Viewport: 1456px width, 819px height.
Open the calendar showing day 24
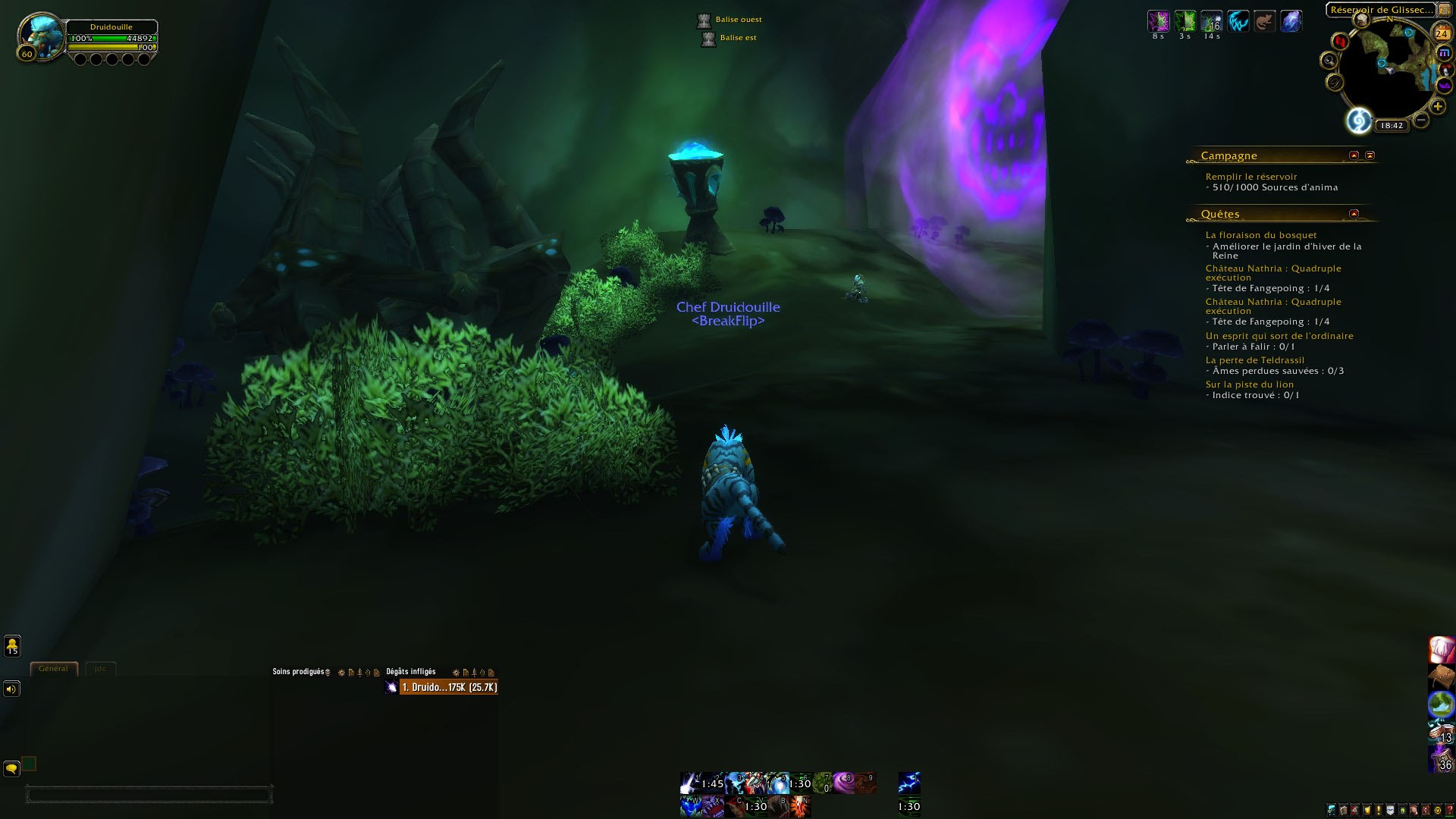pos(1441,33)
